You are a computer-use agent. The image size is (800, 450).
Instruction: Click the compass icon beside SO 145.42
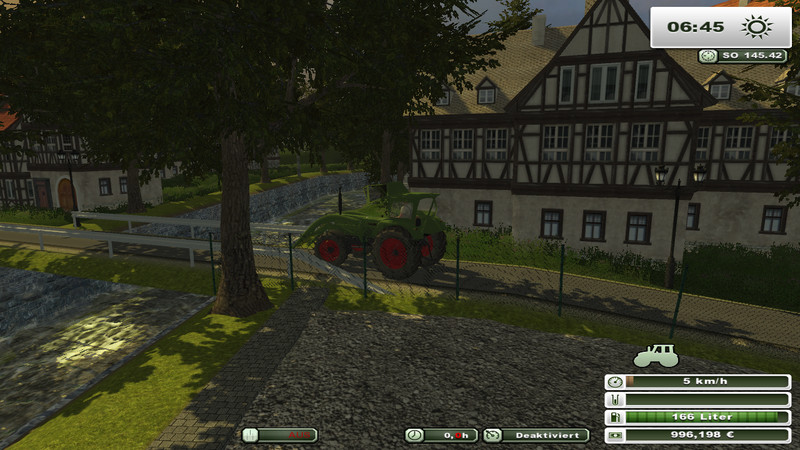coord(707,56)
